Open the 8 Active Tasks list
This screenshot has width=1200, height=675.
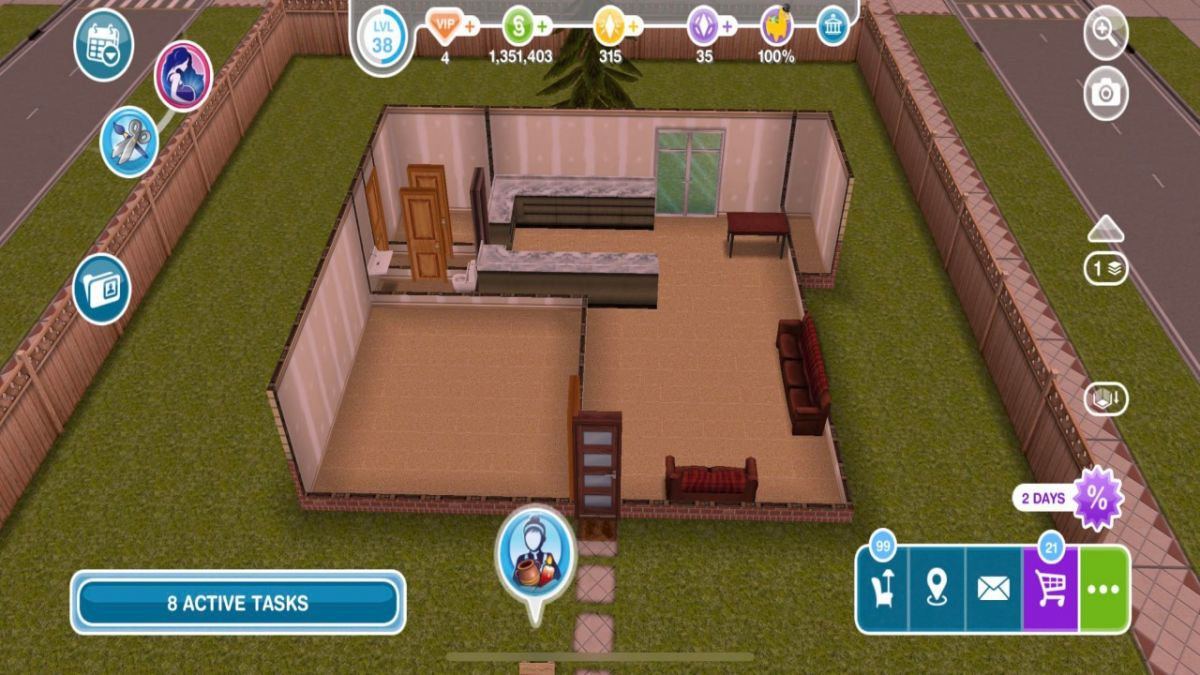tap(238, 603)
